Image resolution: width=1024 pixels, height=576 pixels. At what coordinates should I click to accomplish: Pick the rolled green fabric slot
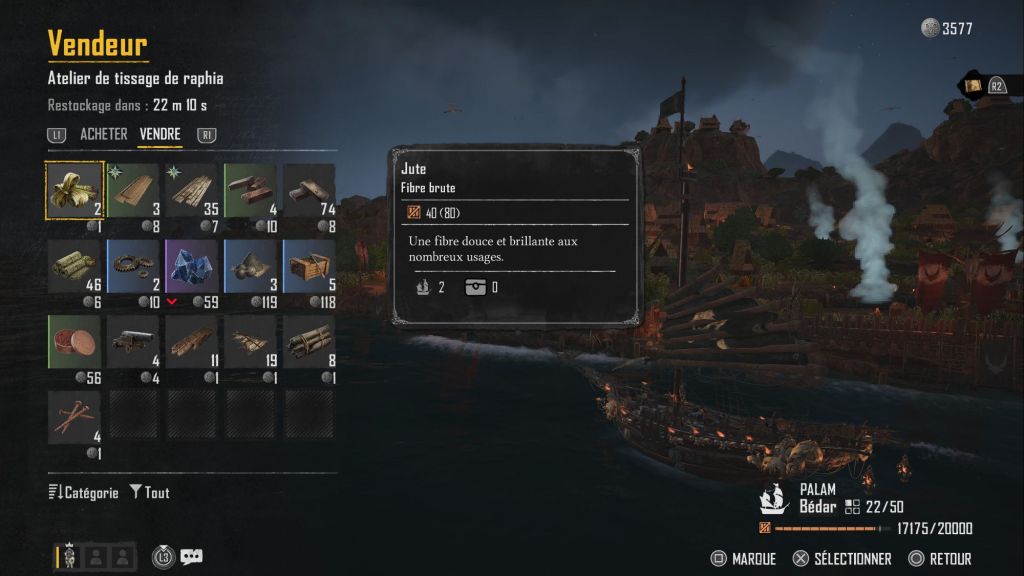click(x=75, y=267)
